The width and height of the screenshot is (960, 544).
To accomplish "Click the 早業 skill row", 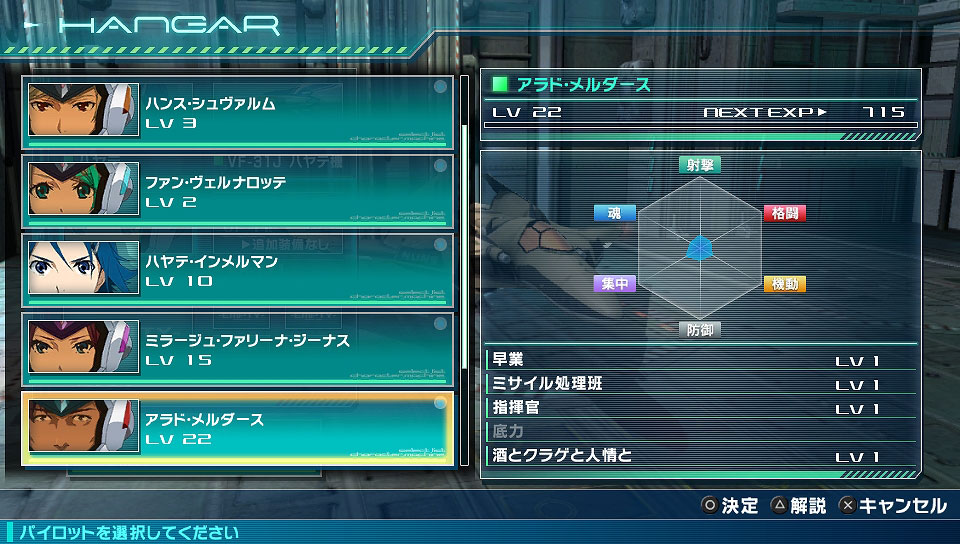I will tap(700, 360).
